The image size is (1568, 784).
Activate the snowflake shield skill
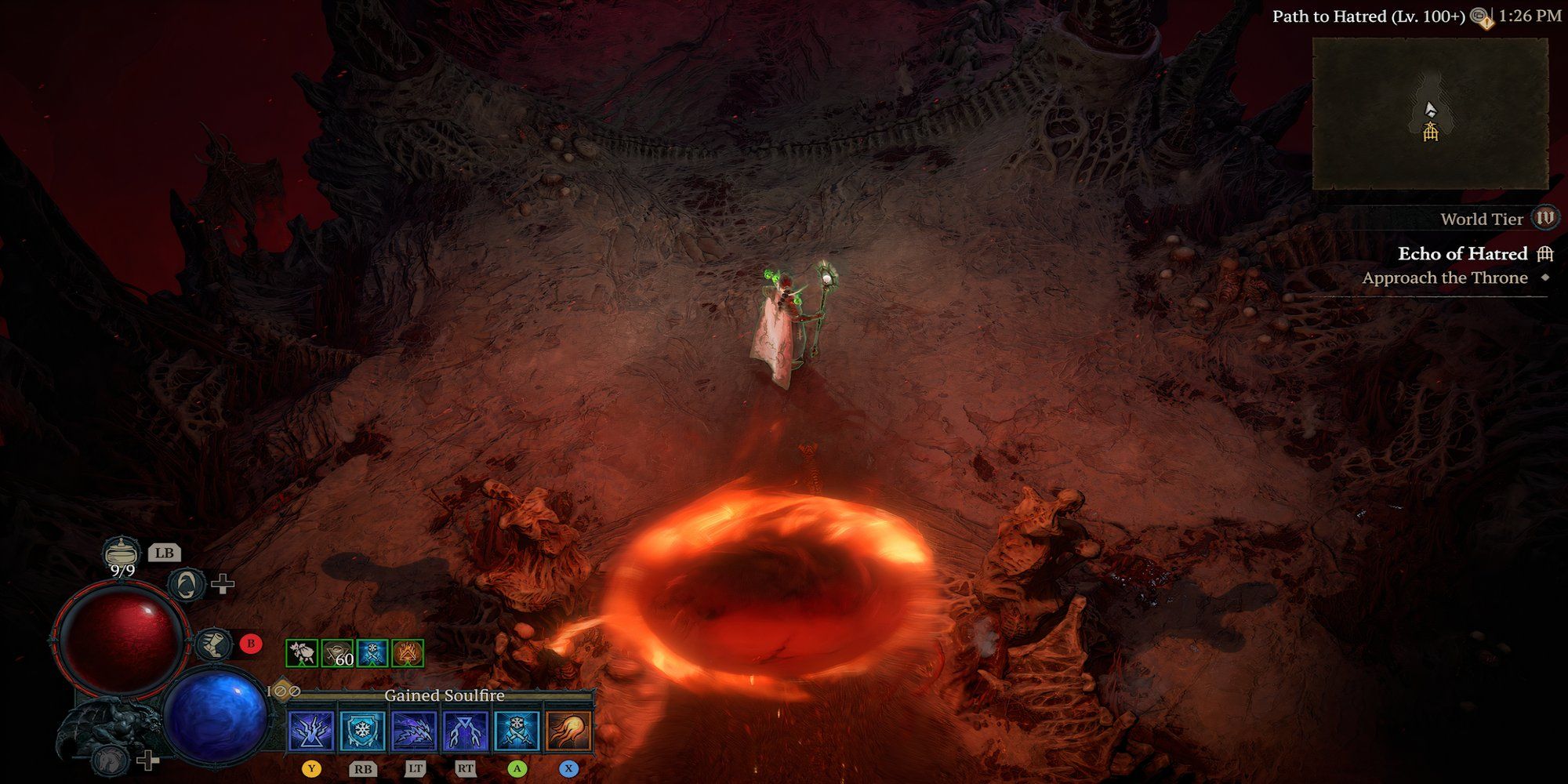click(x=363, y=731)
